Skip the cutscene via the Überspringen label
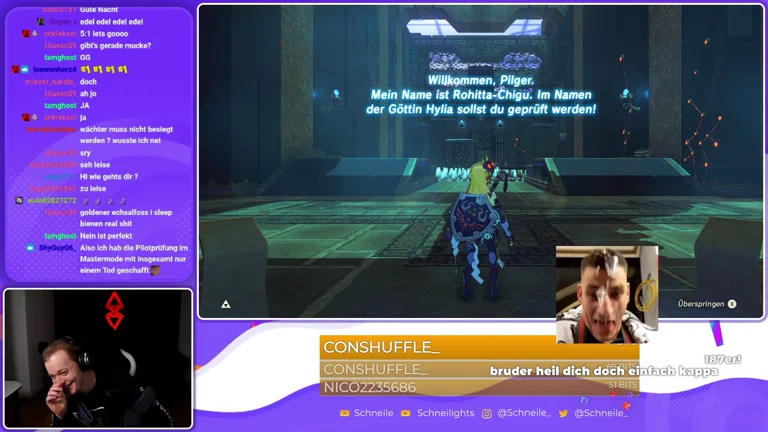 (x=700, y=304)
